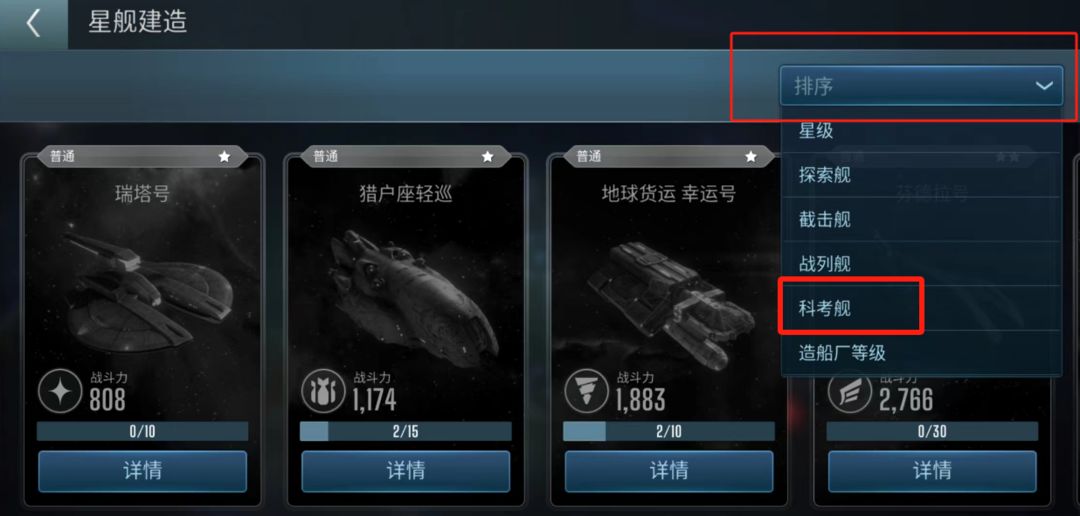Viewport: 1080px width, 516px height.
Task: Open 详情 for 猎户座轻巡
Action: pyautogui.click(x=405, y=470)
